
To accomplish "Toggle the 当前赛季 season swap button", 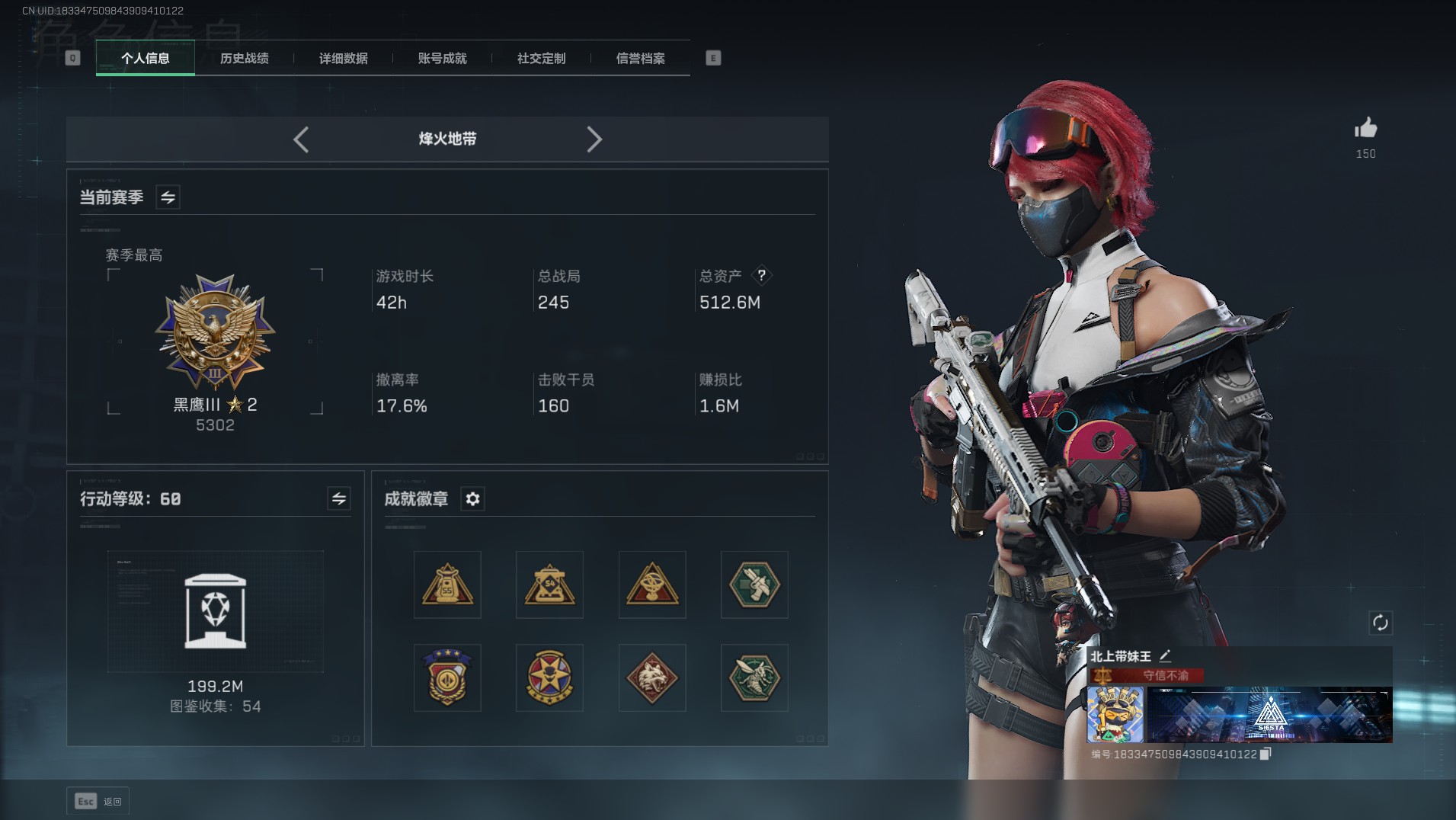I will pyautogui.click(x=168, y=197).
